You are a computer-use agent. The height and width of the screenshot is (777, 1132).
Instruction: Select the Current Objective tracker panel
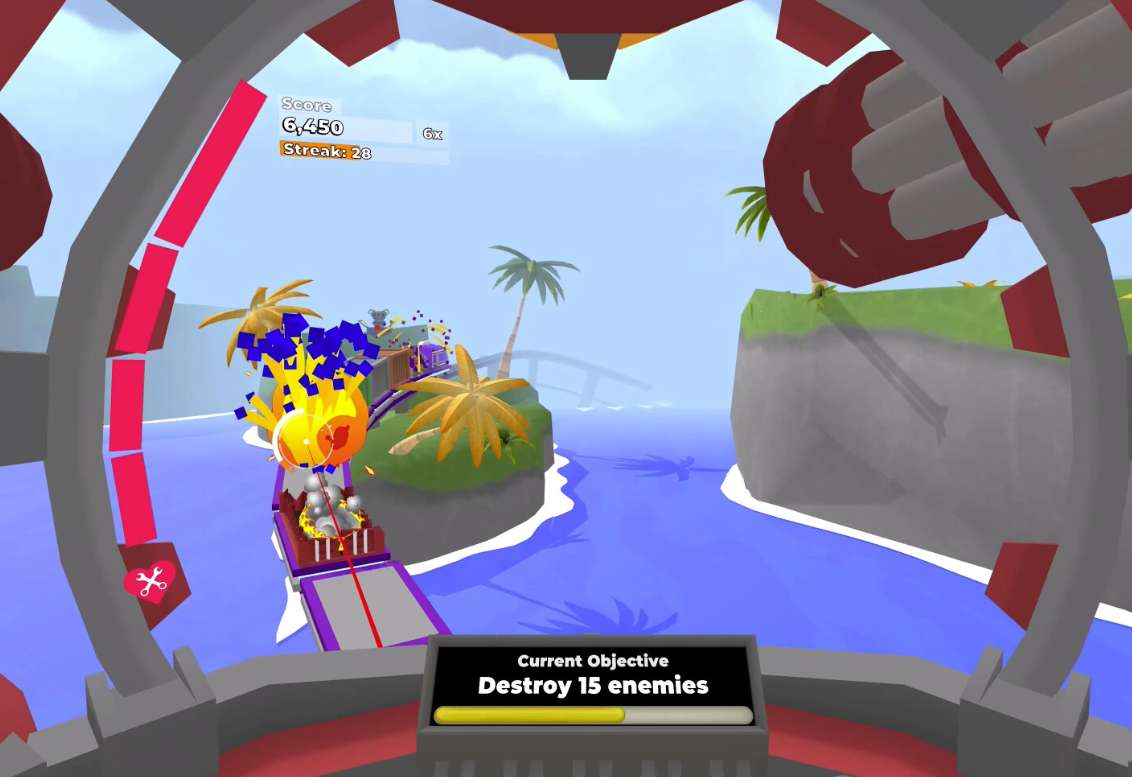coord(592,685)
